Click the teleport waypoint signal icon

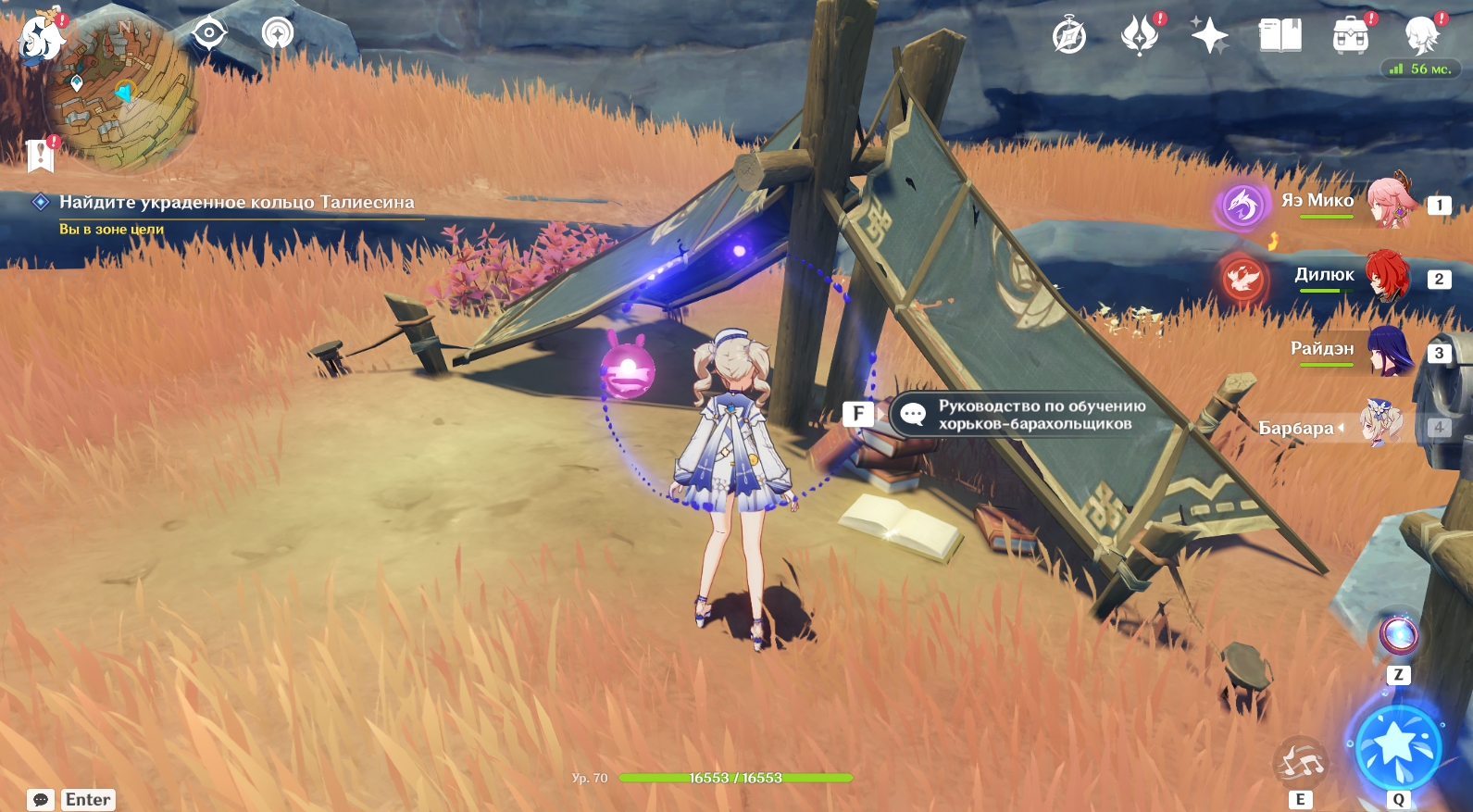[x=277, y=33]
